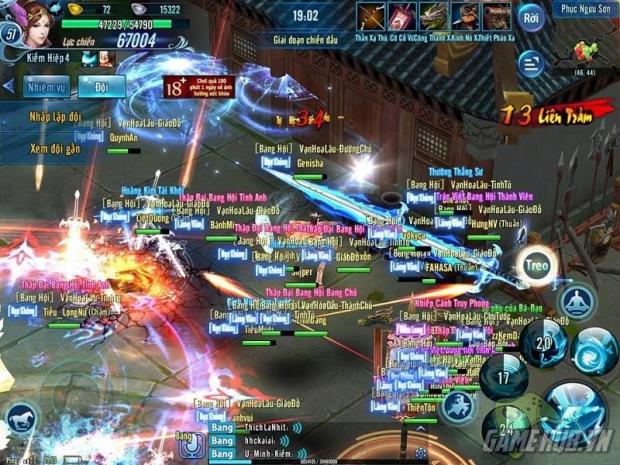The height and width of the screenshot is (465, 620).
Task: Click the Rời leave button
Action: pyautogui.click(x=532, y=18)
